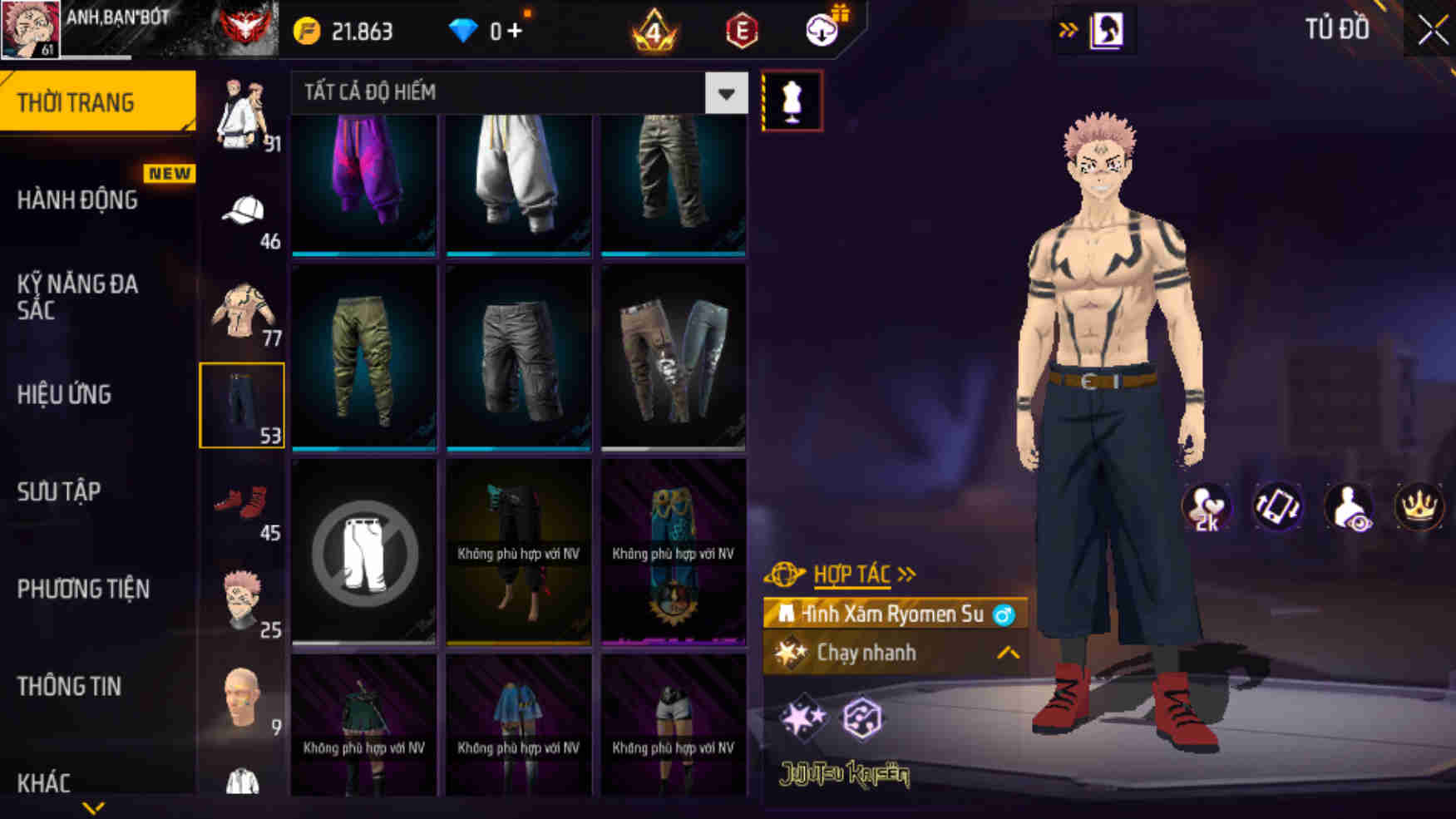
Task: Click the hide character visibility icon
Action: pos(1348,507)
